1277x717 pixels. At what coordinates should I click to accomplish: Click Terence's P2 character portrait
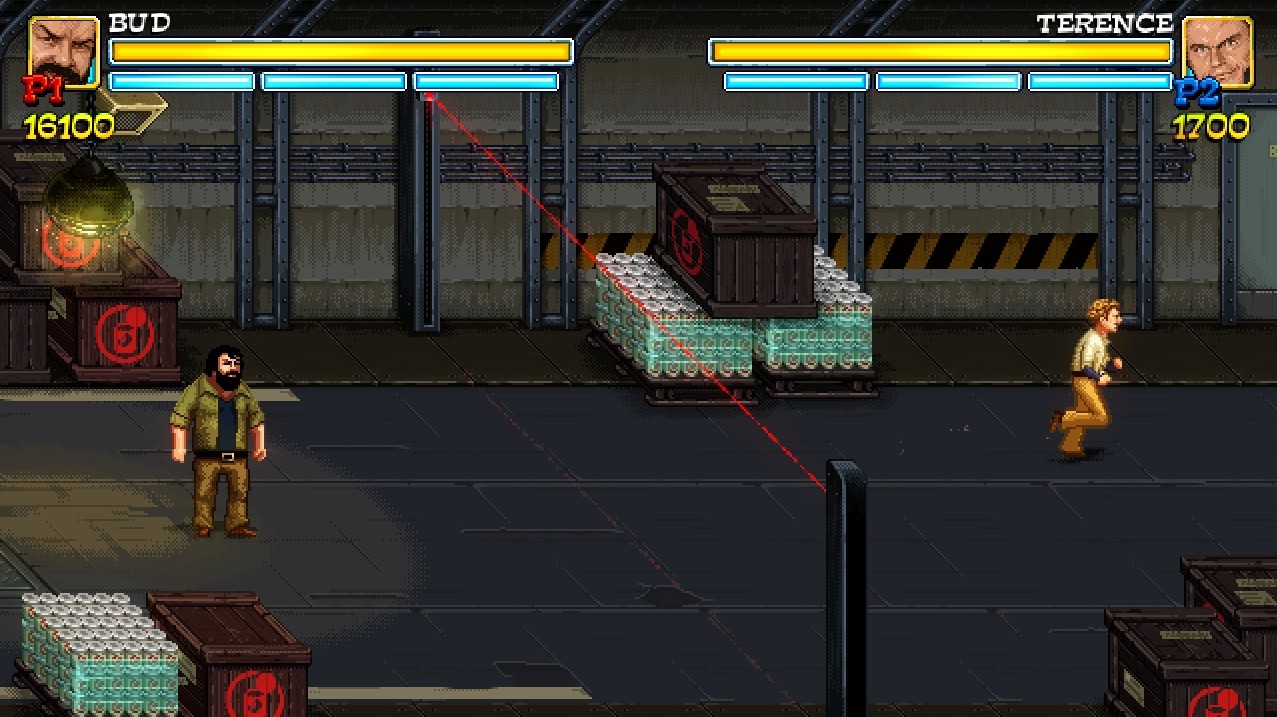click(1216, 50)
